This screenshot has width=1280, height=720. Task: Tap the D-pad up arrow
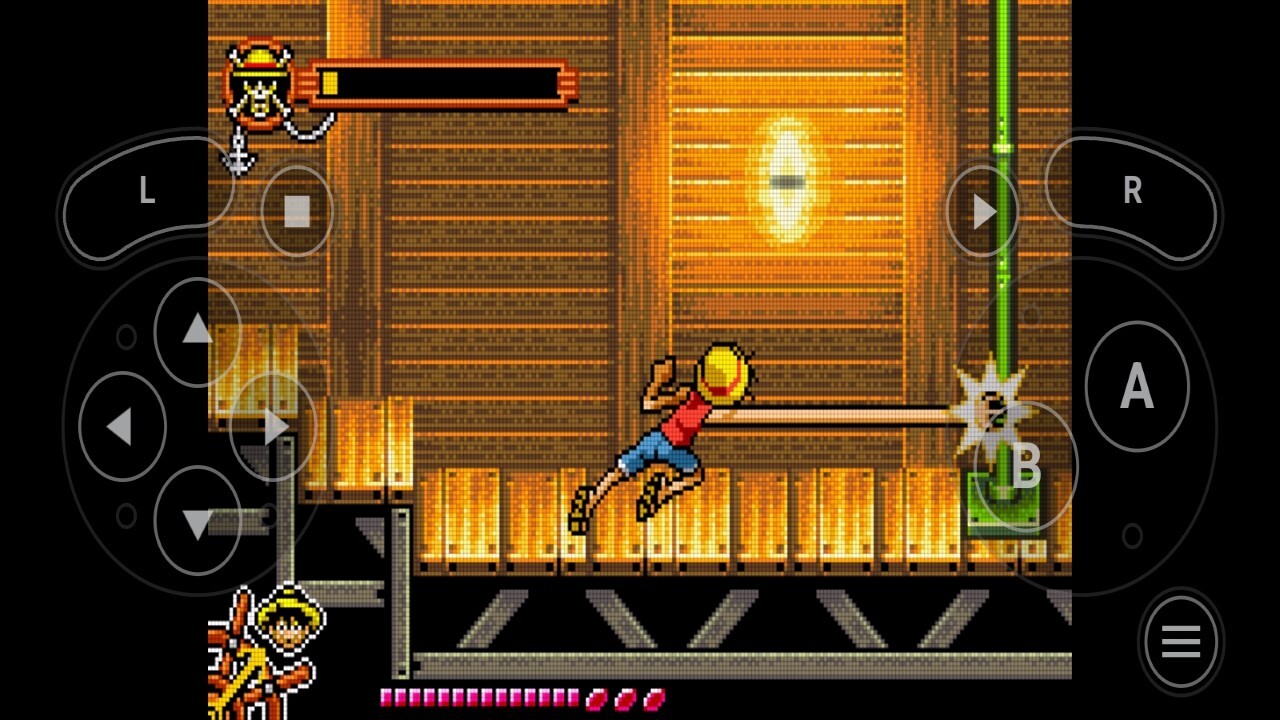click(197, 331)
